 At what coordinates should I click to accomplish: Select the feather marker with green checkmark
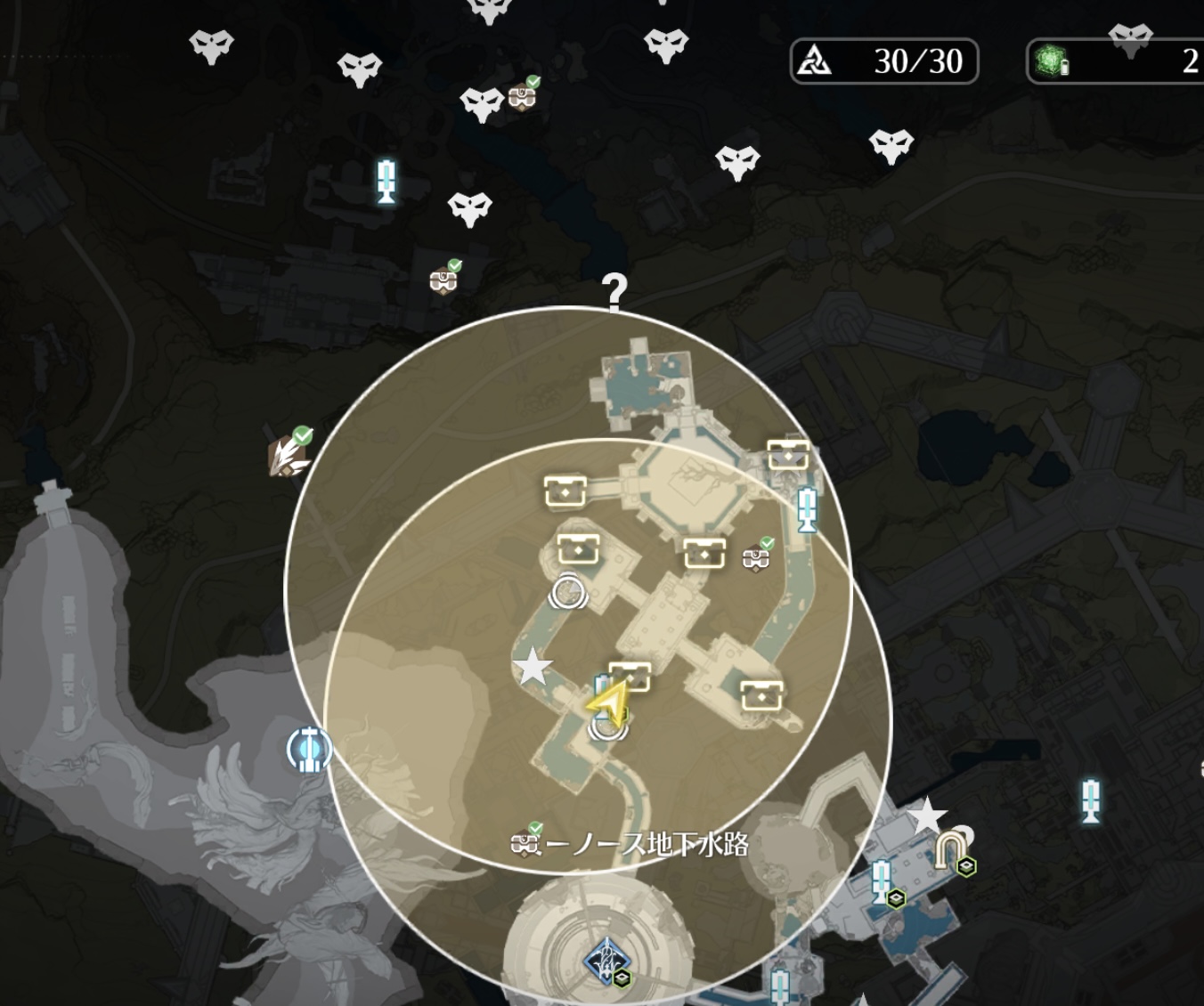(288, 456)
